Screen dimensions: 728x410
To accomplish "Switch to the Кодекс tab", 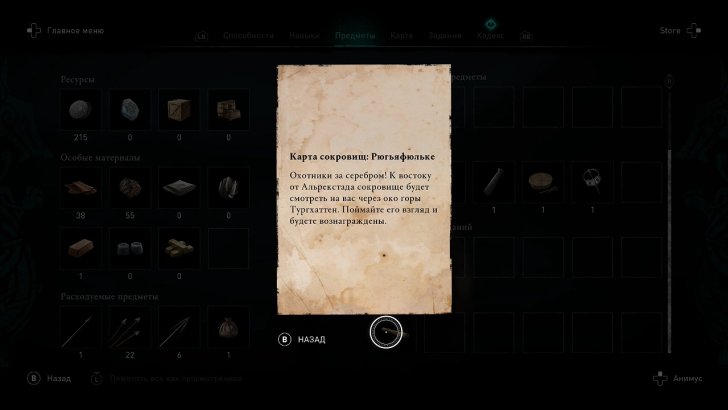I will coord(490,36).
